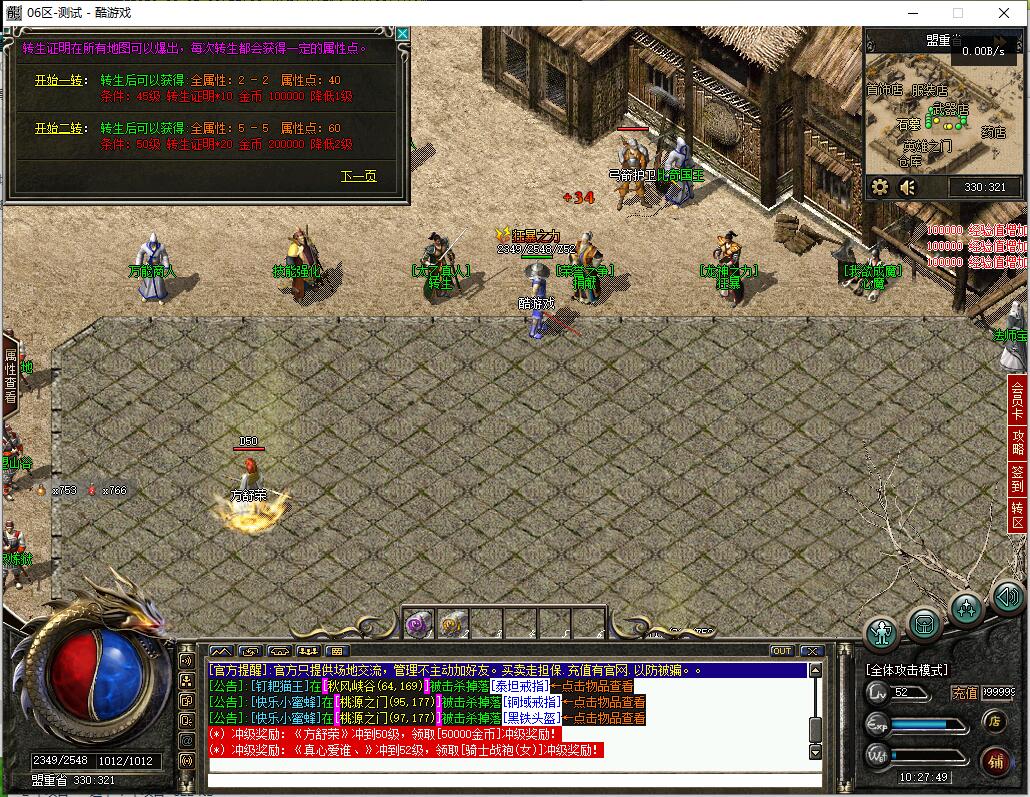
Task: Open settings with the minimap gear icon
Action: [880, 187]
